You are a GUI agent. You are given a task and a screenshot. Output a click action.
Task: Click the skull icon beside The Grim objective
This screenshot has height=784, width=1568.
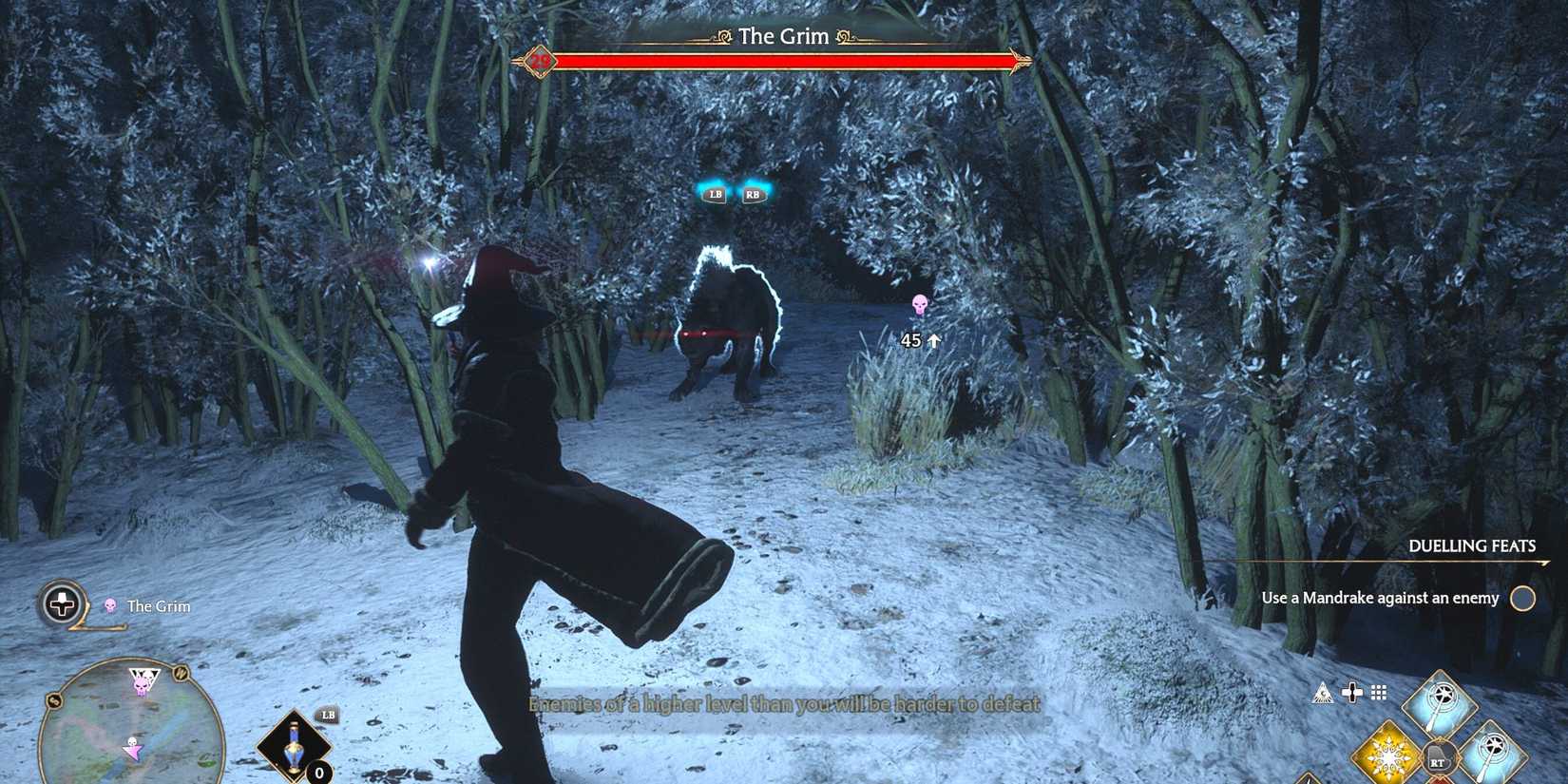tap(110, 606)
